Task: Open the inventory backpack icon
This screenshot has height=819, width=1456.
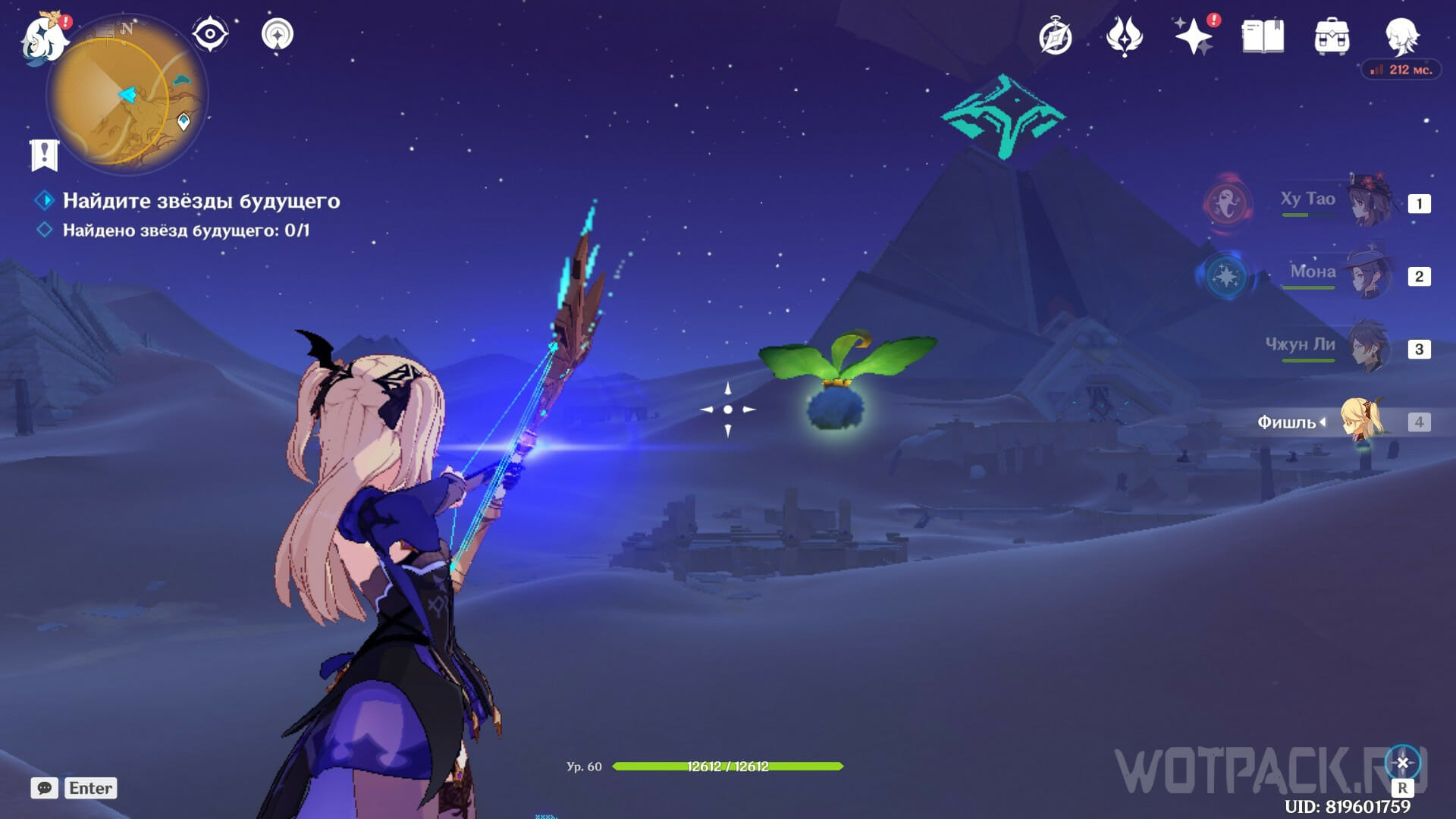Action: pyautogui.click(x=1332, y=36)
